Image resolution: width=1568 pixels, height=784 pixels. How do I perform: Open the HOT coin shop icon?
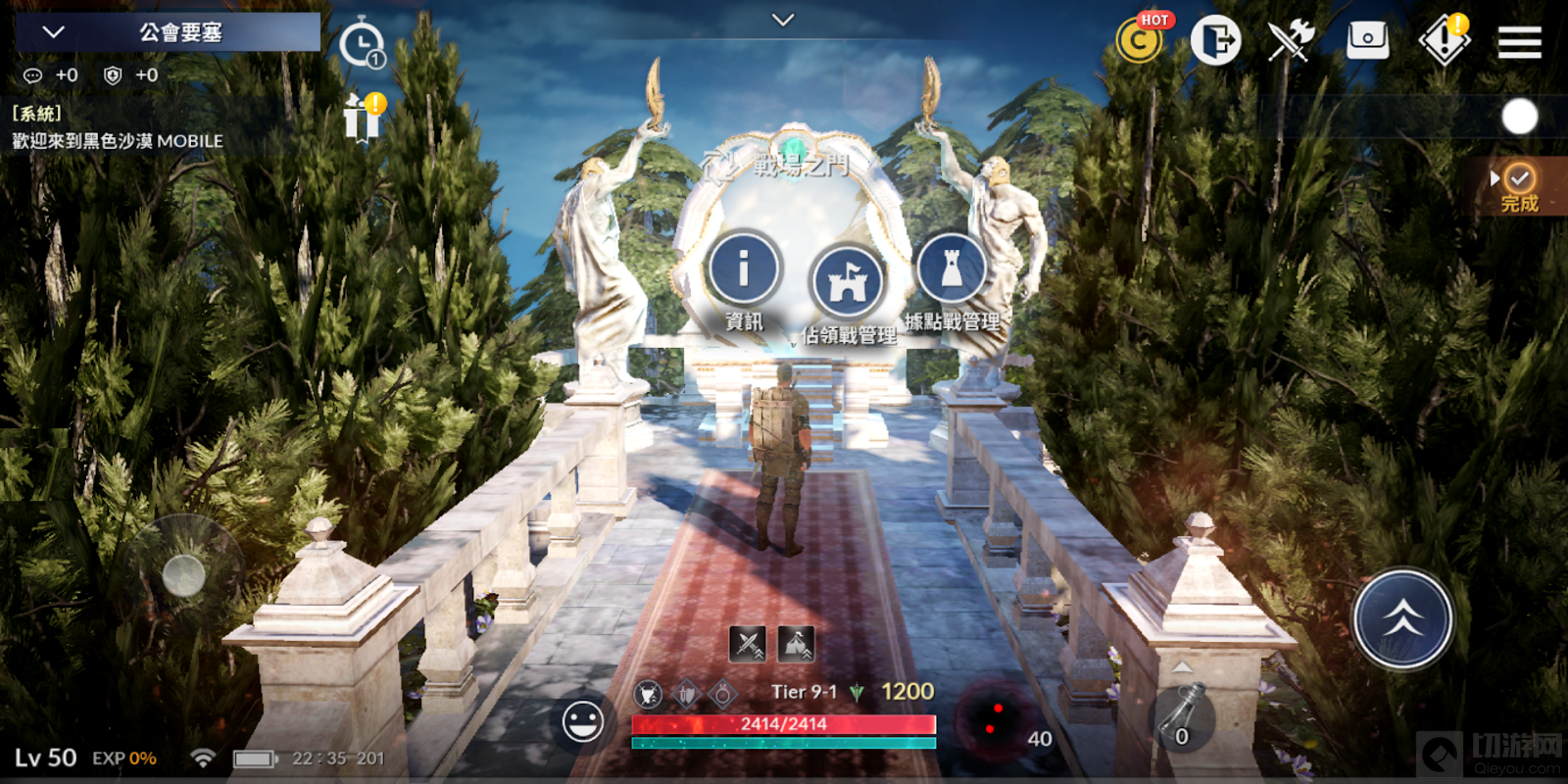(1140, 41)
